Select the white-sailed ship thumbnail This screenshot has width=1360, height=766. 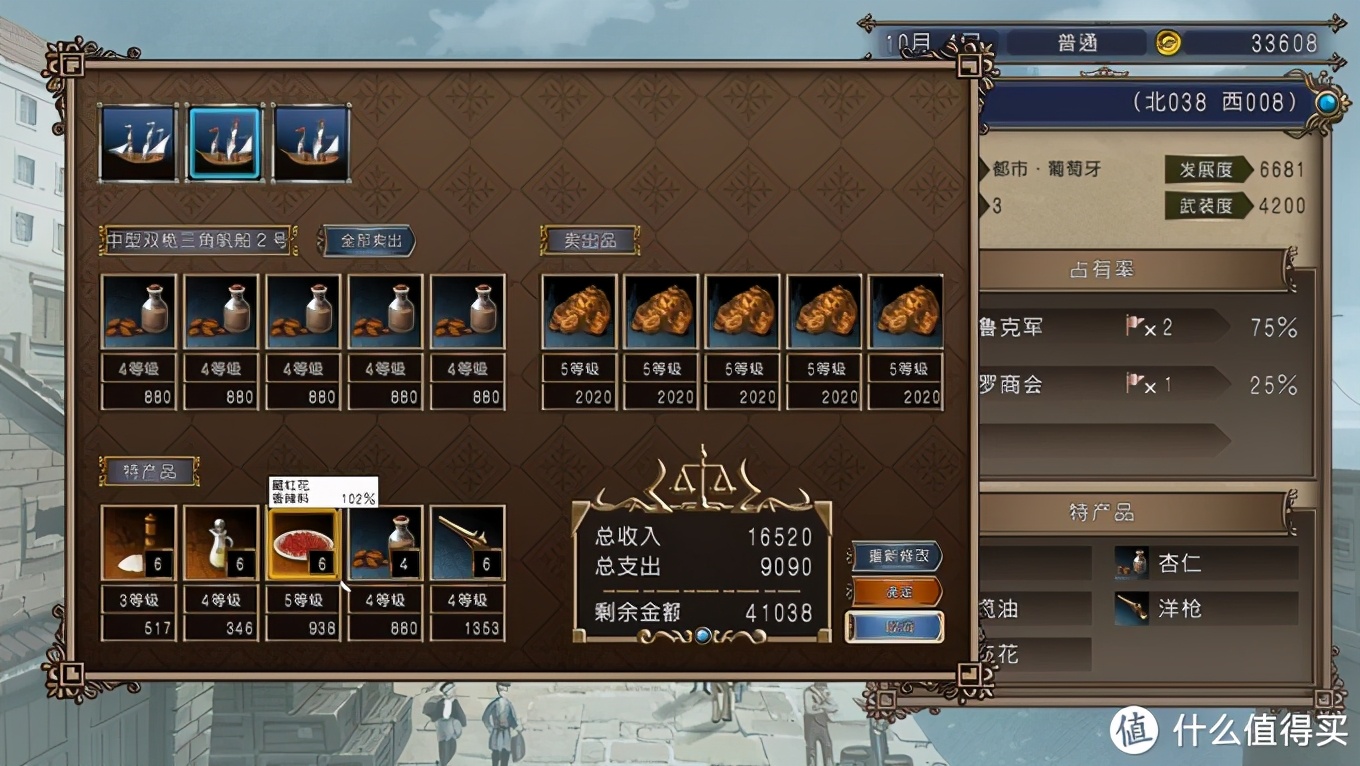pos(139,143)
